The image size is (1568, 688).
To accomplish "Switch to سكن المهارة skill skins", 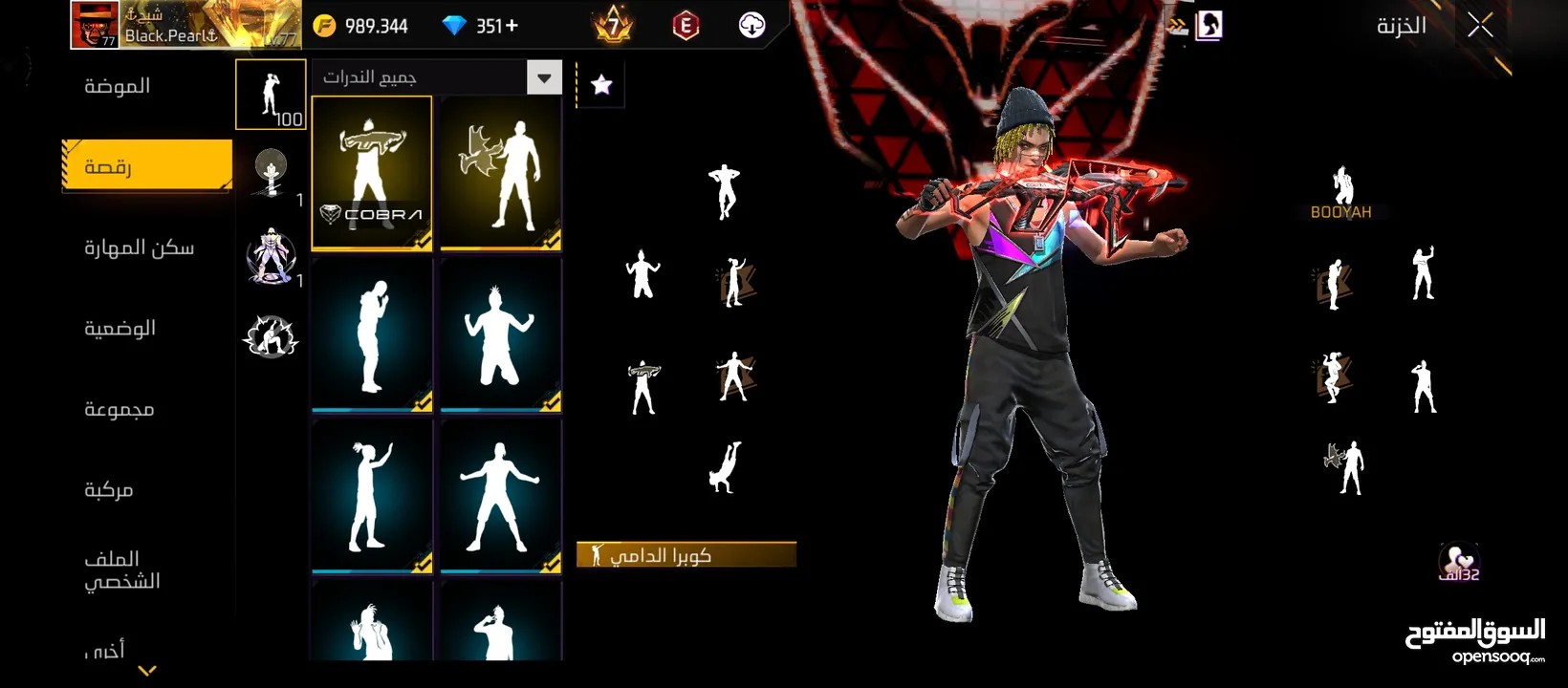I will 139,247.
